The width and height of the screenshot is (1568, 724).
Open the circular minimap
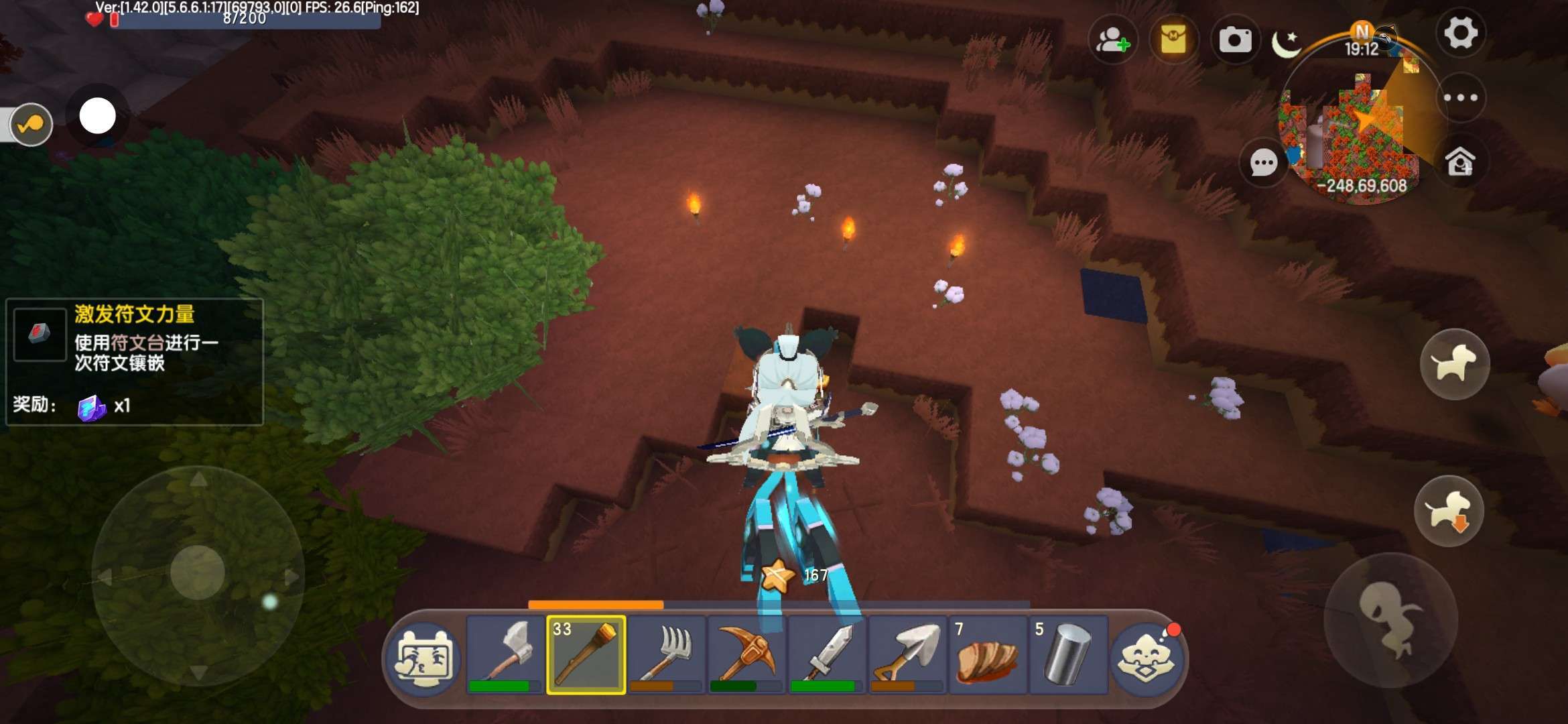point(1360,127)
